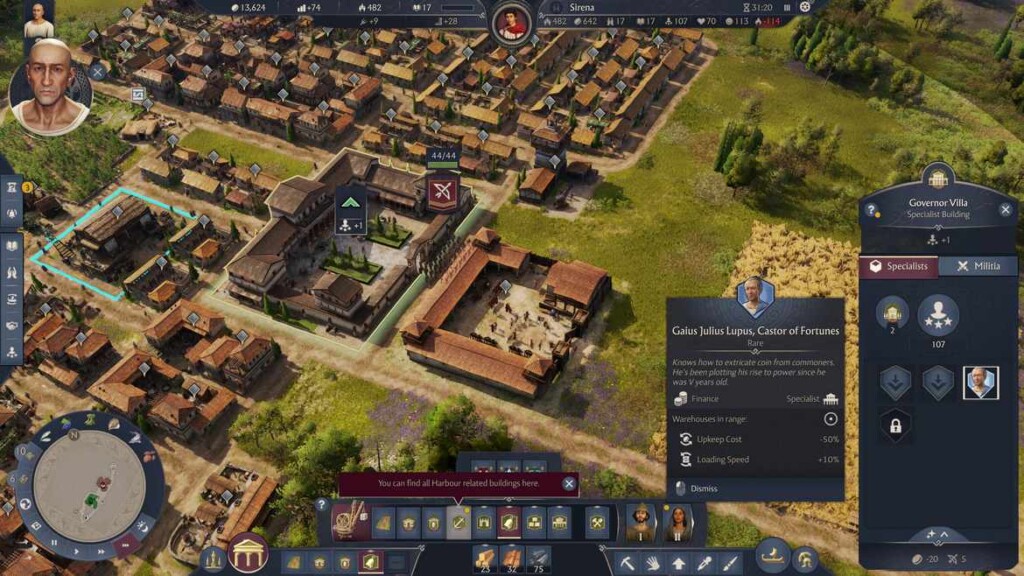
Task: Select the crane harbour category icon
Action: 349,521
